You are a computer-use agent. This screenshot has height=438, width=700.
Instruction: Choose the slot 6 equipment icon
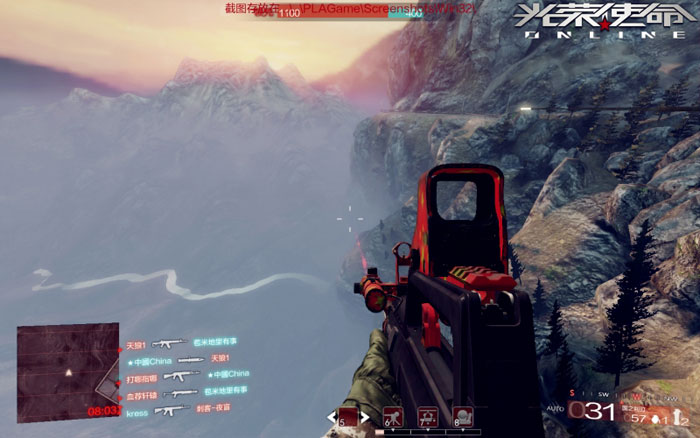tap(393, 417)
